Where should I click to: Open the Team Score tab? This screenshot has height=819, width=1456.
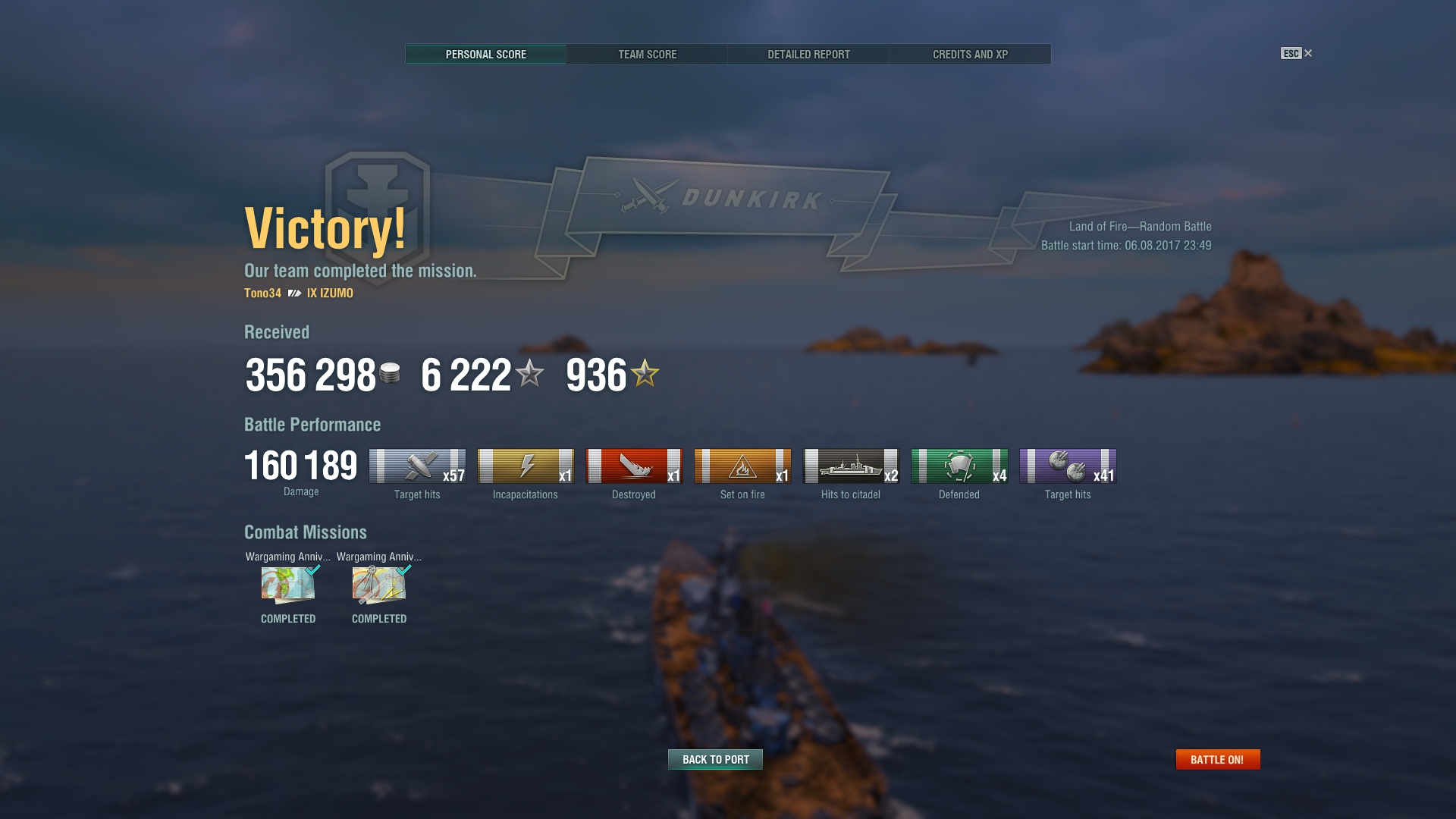(647, 55)
